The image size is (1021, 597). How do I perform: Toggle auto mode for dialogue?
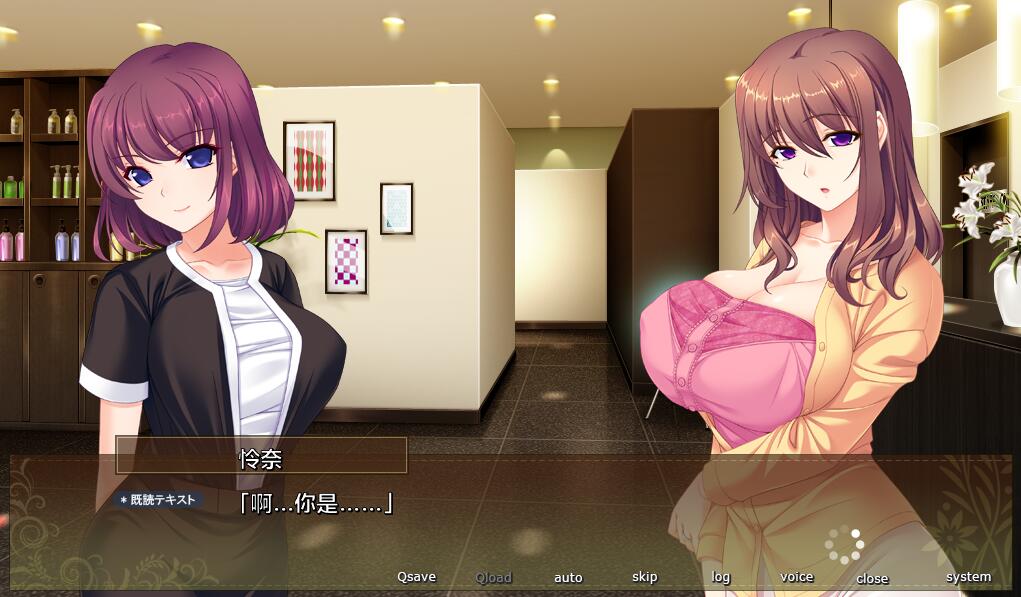click(x=568, y=577)
